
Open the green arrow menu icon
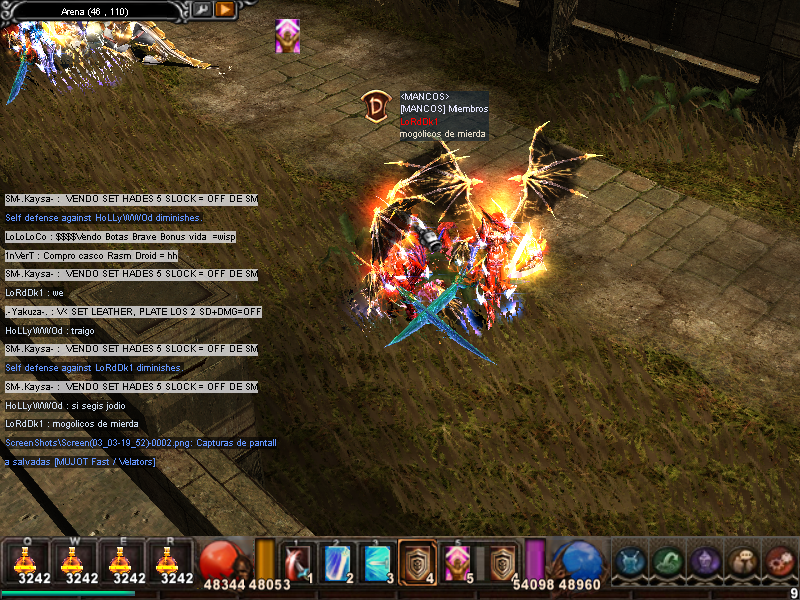[x=667, y=562]
